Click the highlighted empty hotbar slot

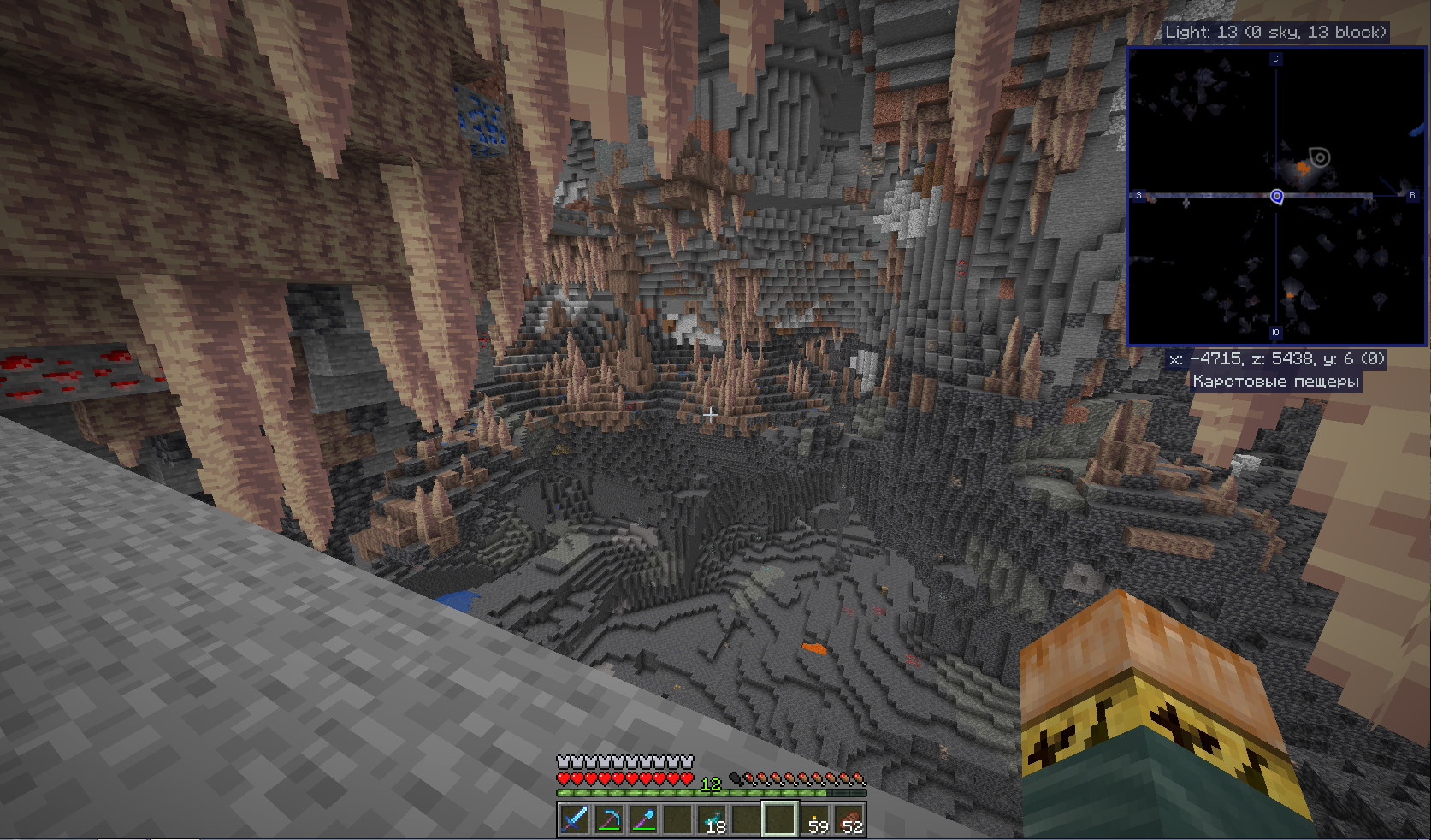(779, 819)
